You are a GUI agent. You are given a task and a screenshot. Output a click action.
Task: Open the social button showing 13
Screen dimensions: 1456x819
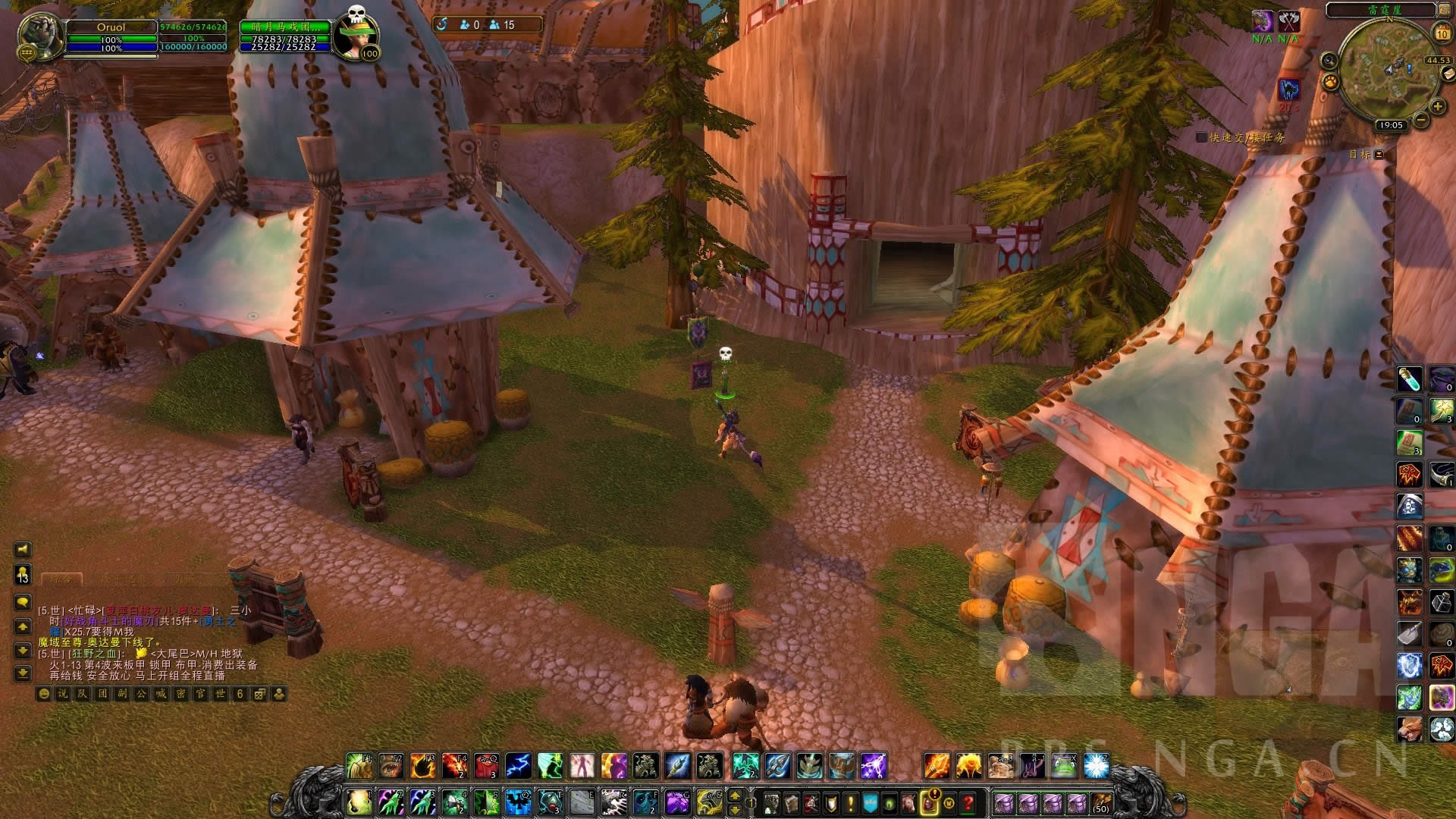coord(23,574)
